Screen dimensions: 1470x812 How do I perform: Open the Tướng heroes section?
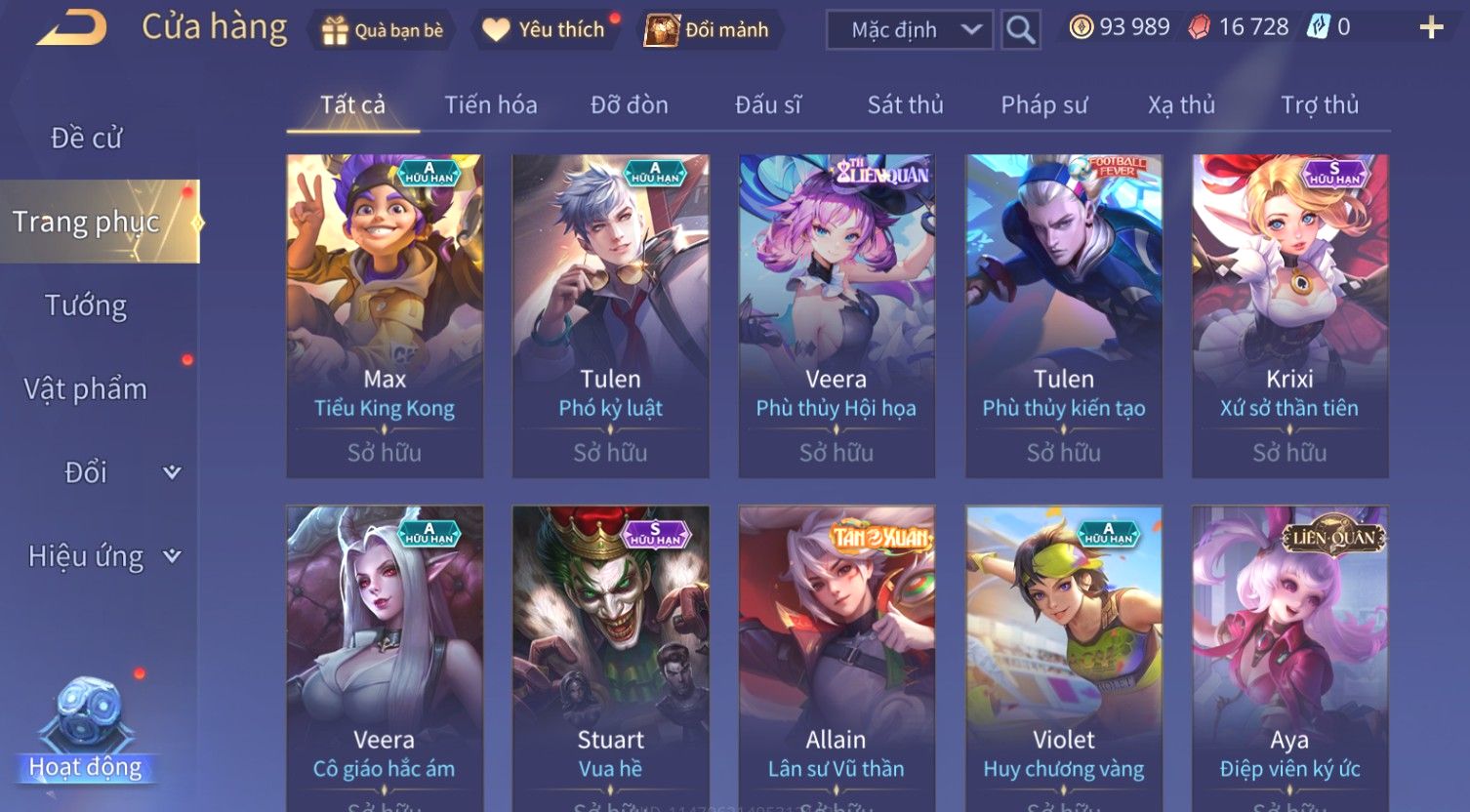(86, 305)
